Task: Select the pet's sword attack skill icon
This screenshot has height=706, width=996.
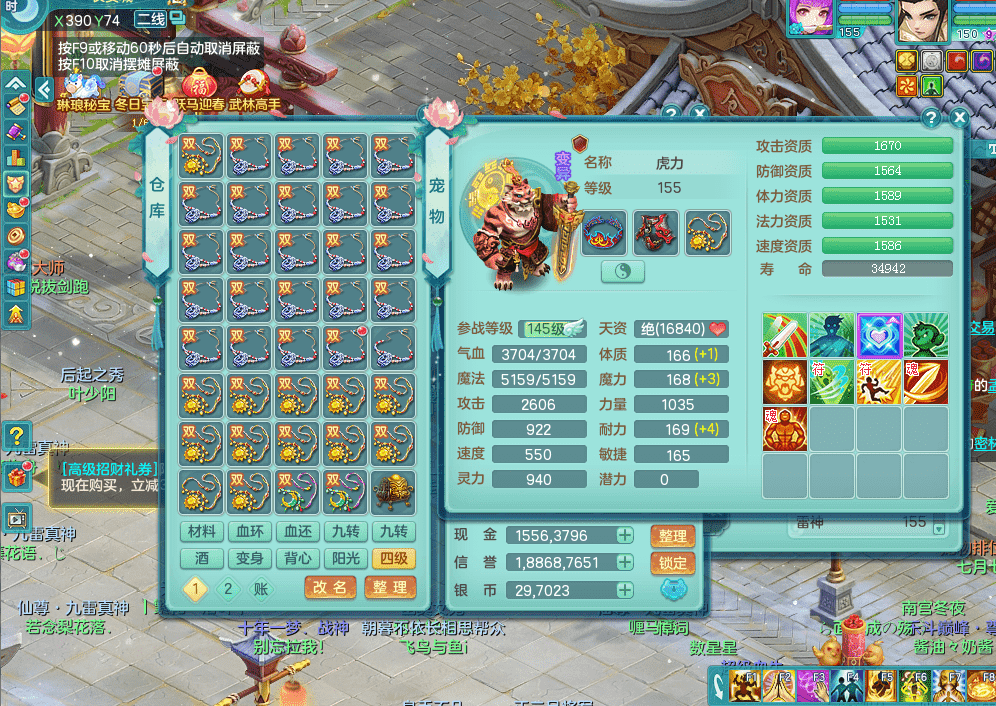Action: click(x=785, y=335)
